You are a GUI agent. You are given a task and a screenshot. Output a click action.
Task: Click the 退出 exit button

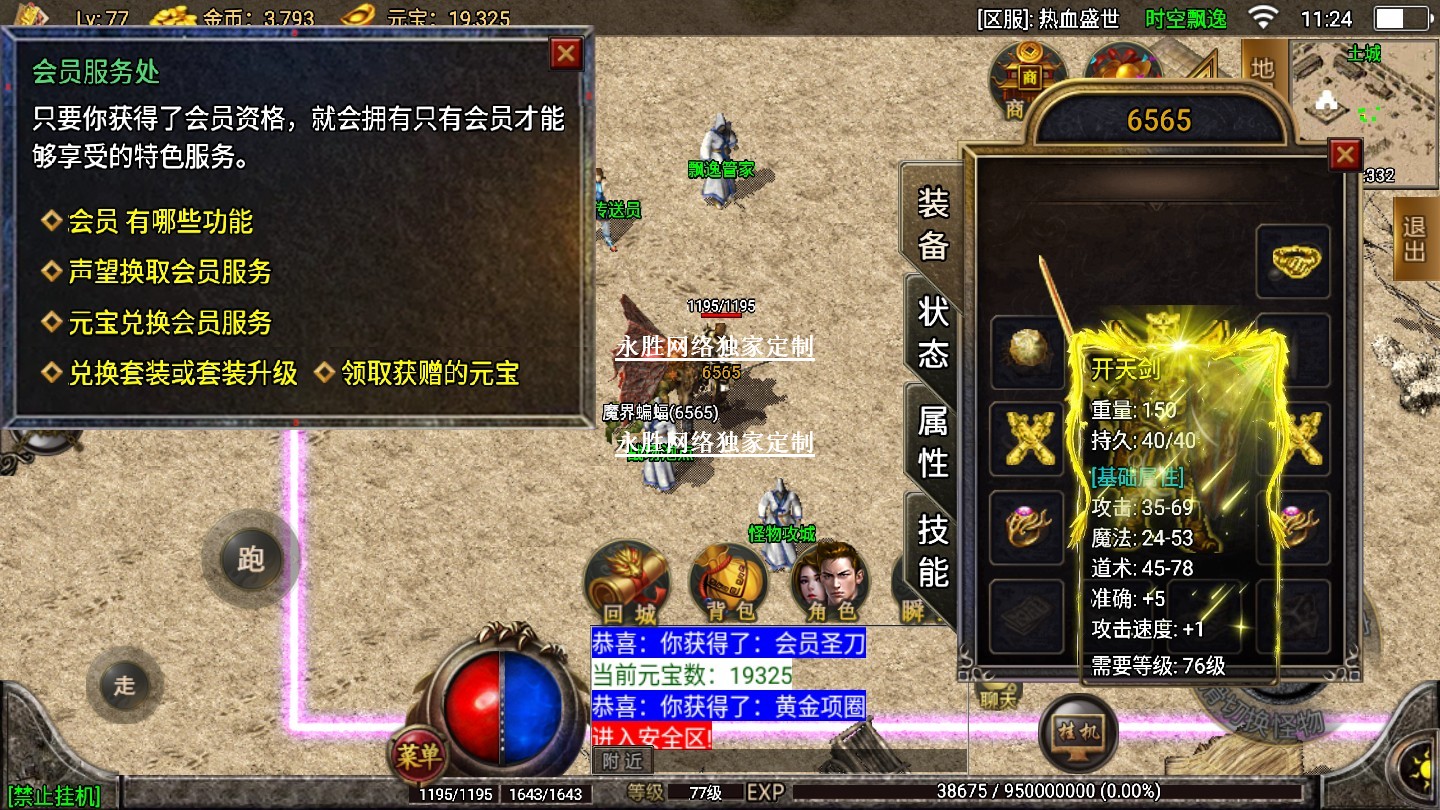(x=1414, y=238)
